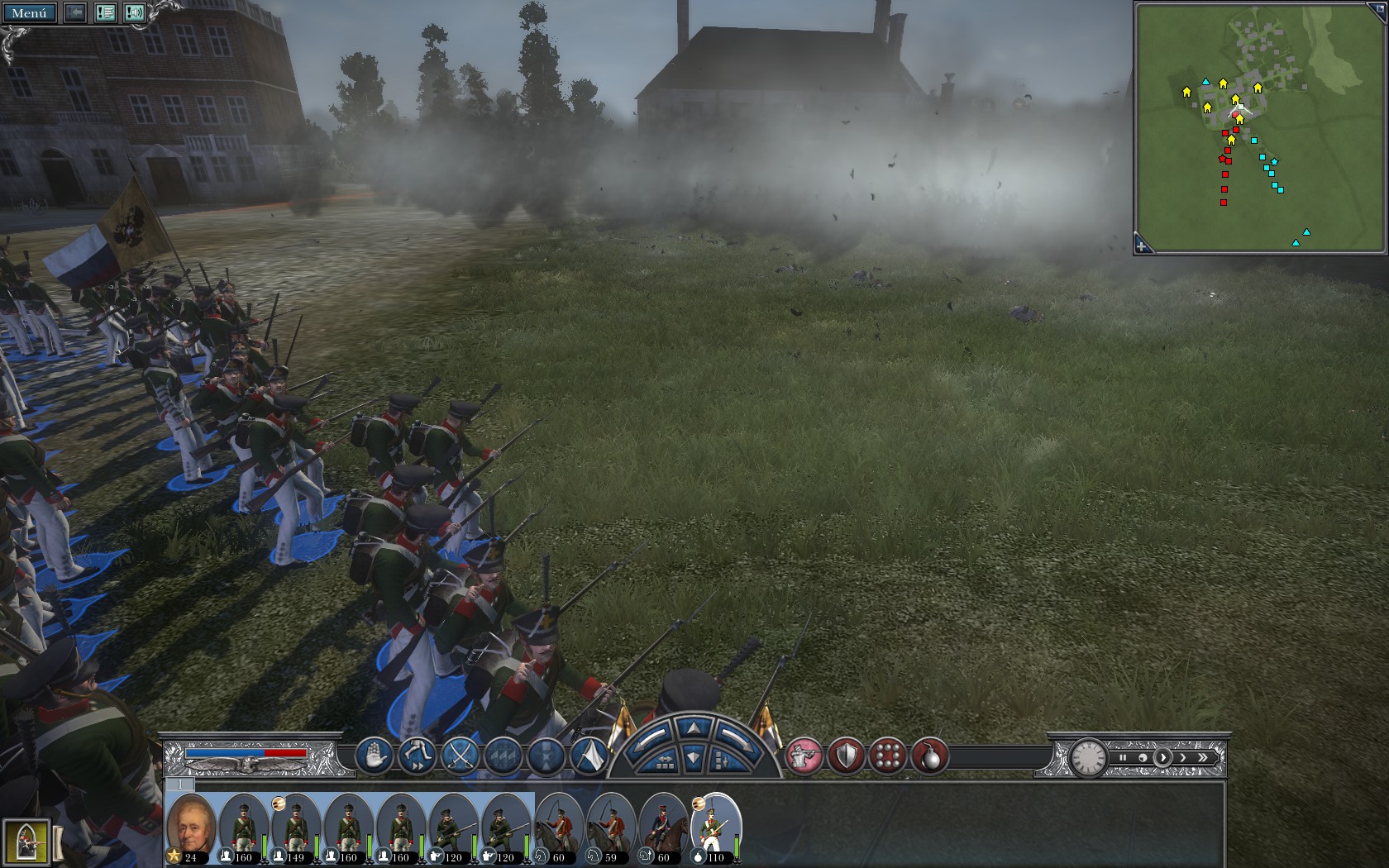Toggle run mode with marching legs icon
The width and height of the screenshot is (1389, 868).
coord(416,756)
